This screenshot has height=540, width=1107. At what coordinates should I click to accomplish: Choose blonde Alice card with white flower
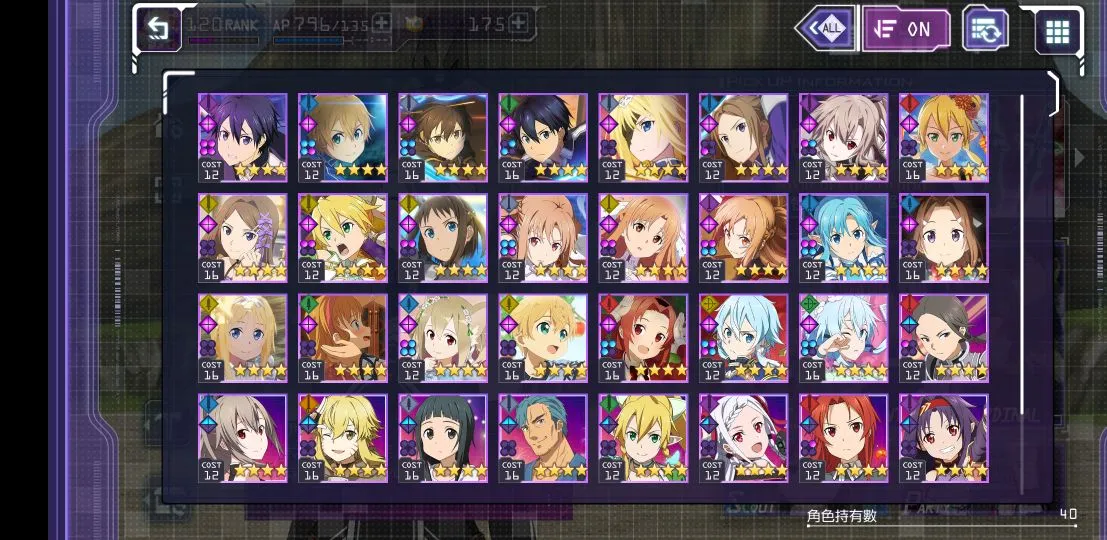tap(643, 138)
